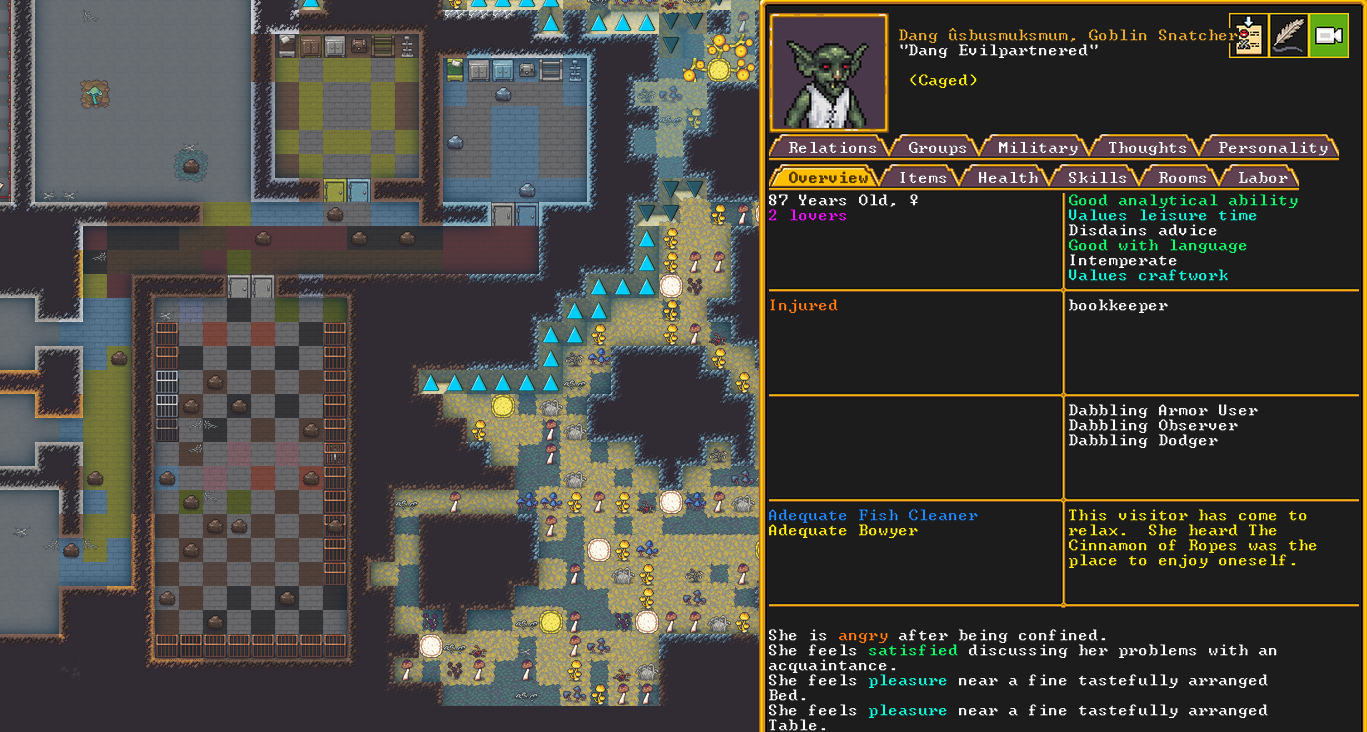Click the Overview tab
The height and width of the screenshot is (732, 1367).
click(827, 177)
